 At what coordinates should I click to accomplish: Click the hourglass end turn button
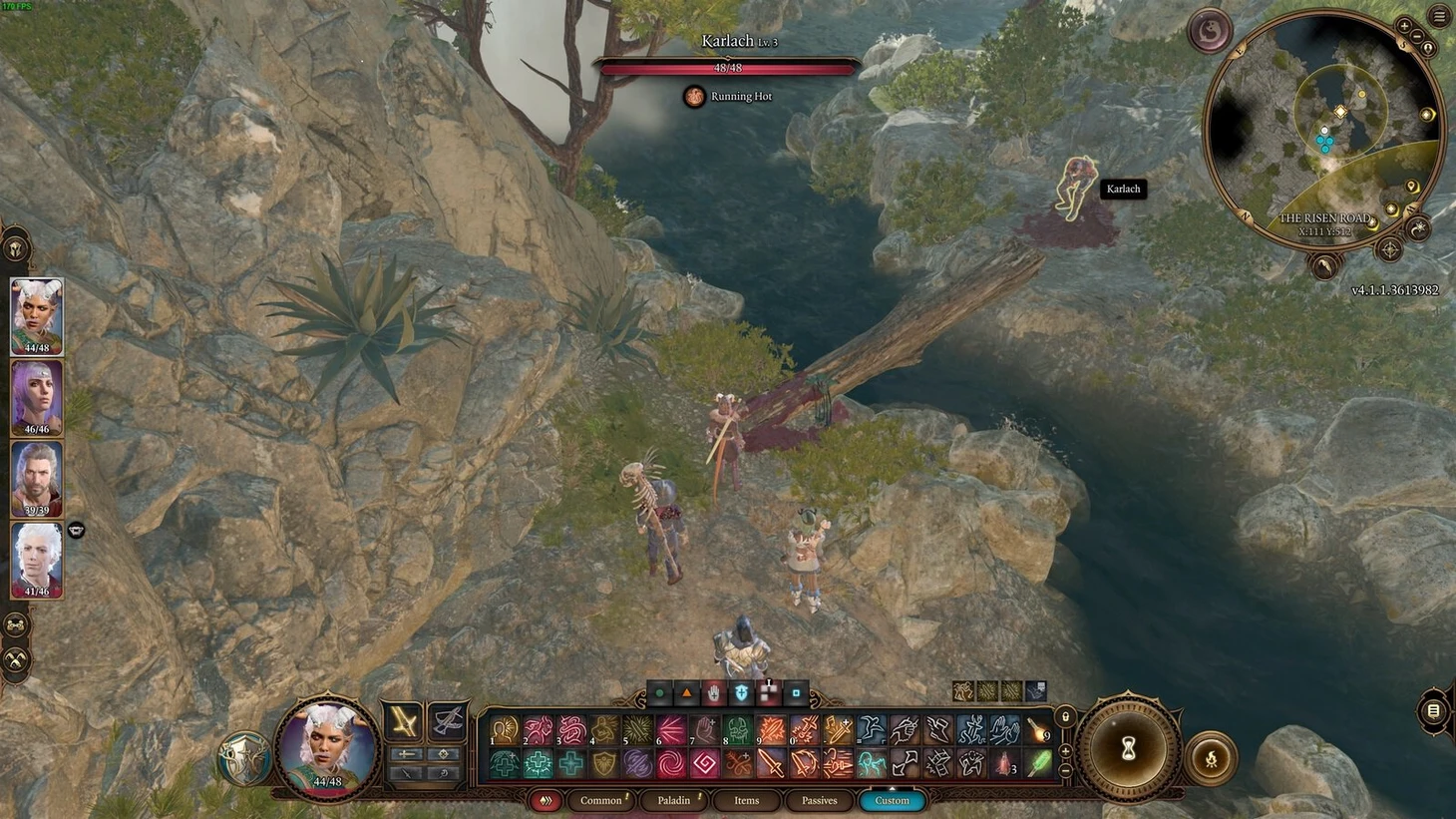pos(1129,748)
